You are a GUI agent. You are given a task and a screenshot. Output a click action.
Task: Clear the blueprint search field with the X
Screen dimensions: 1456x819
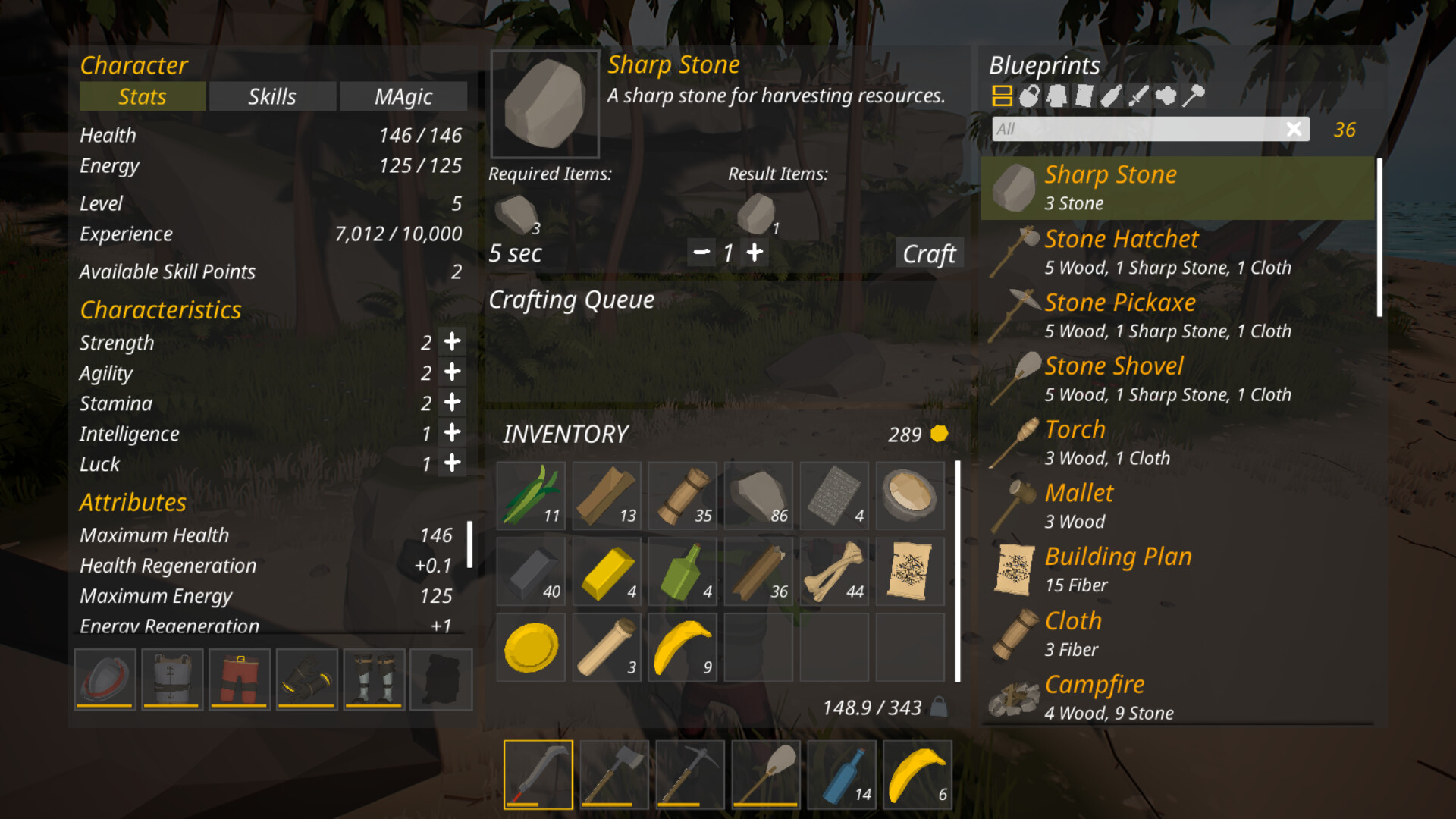[1293, 129]
